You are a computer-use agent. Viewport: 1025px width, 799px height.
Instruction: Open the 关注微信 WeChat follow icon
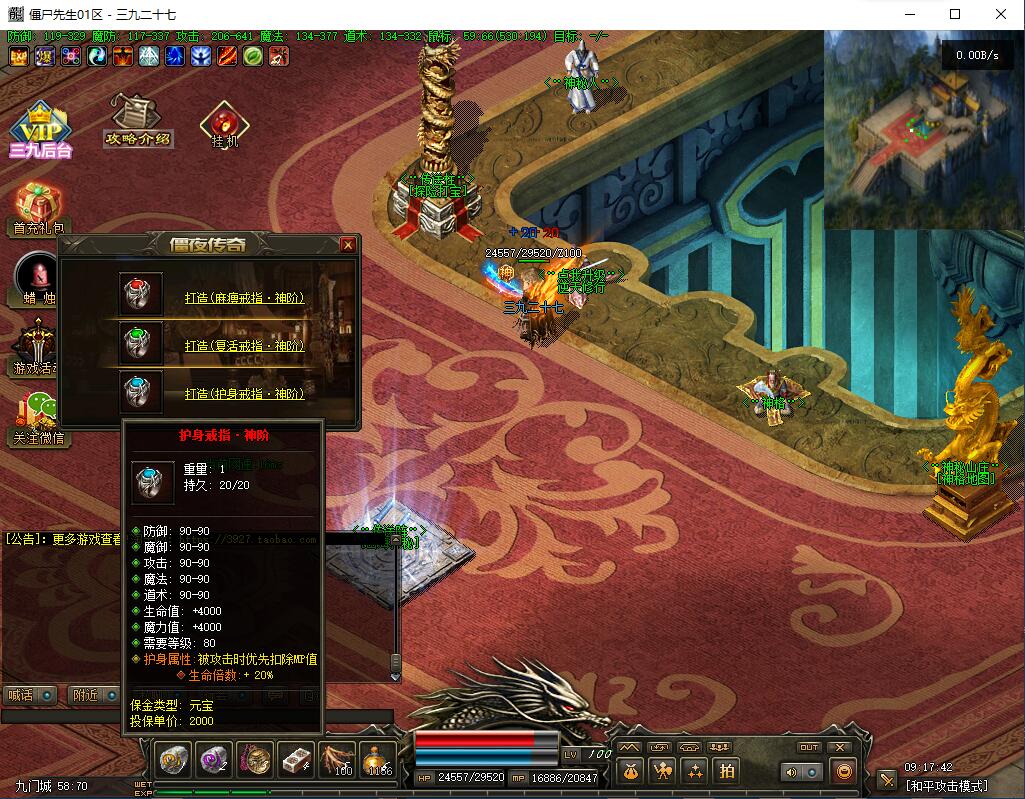tap(40, 414)
